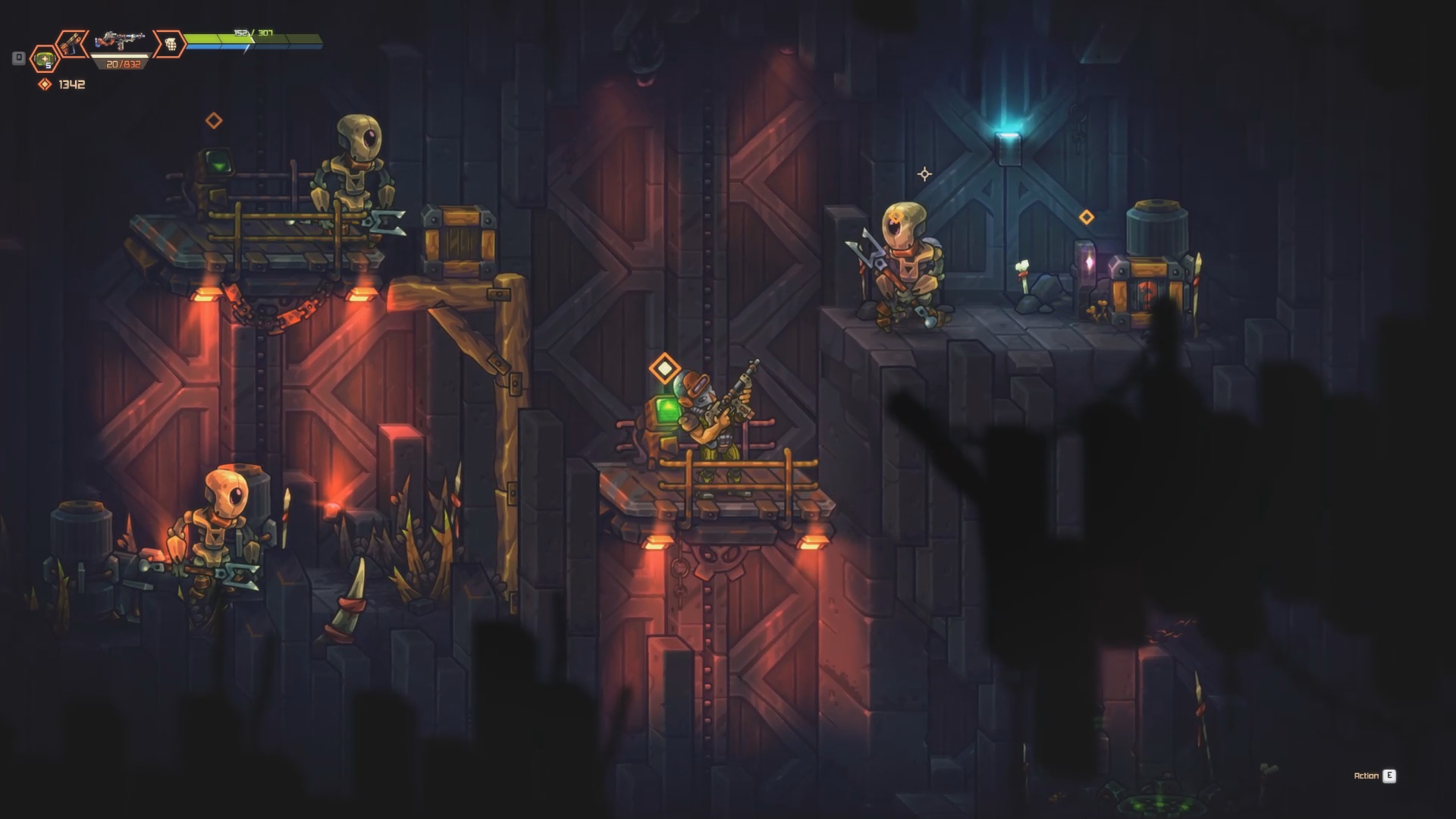Click the orange gem icon beside the 1342 counter
The height and width of the screenshot is (819, 1456).
(x=45, y=84)
